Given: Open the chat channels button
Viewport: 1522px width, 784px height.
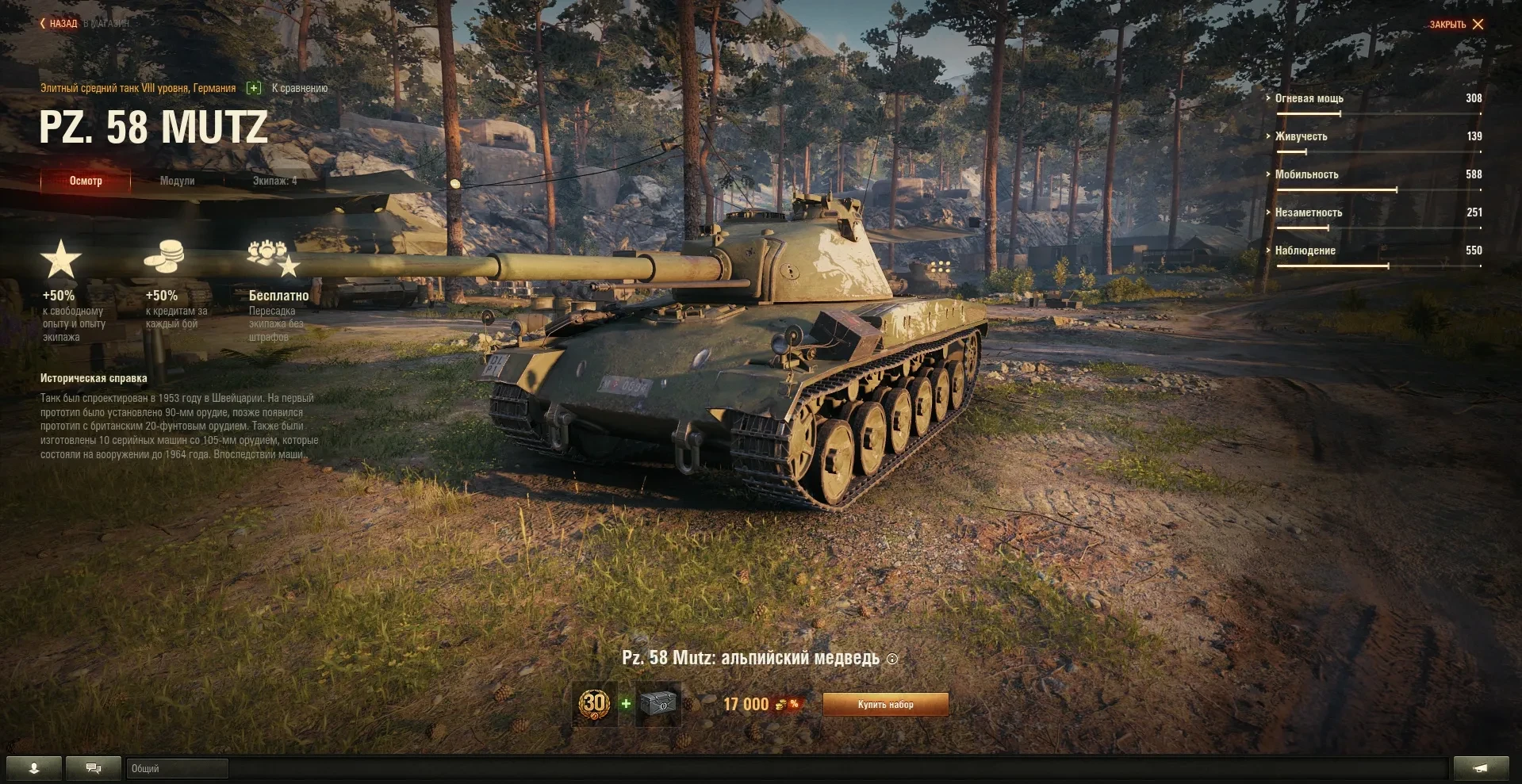Looking at the screenshot, I should click(x=94, y=768).
